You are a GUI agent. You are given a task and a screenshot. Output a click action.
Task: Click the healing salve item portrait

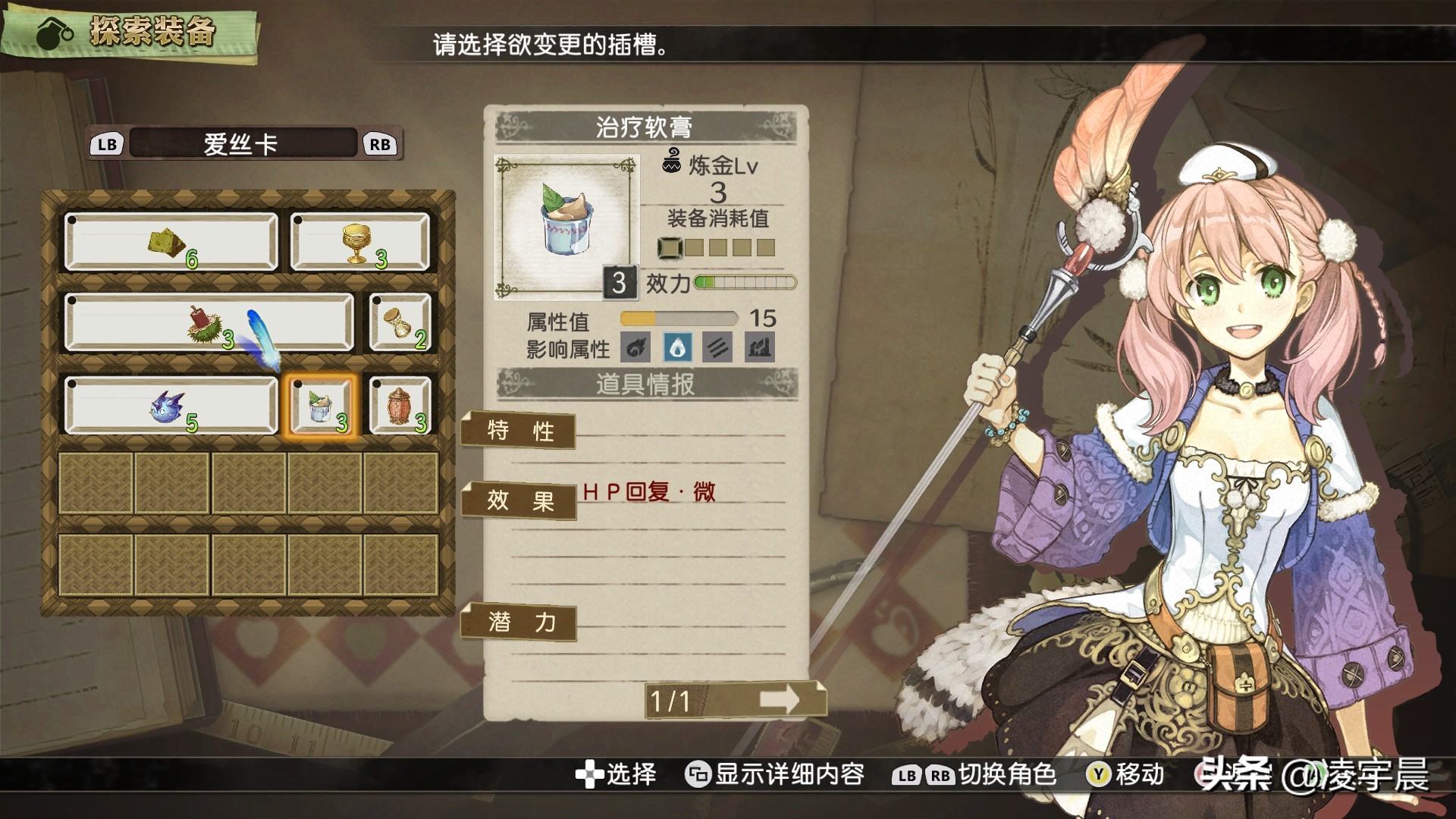tap(566, 226)
